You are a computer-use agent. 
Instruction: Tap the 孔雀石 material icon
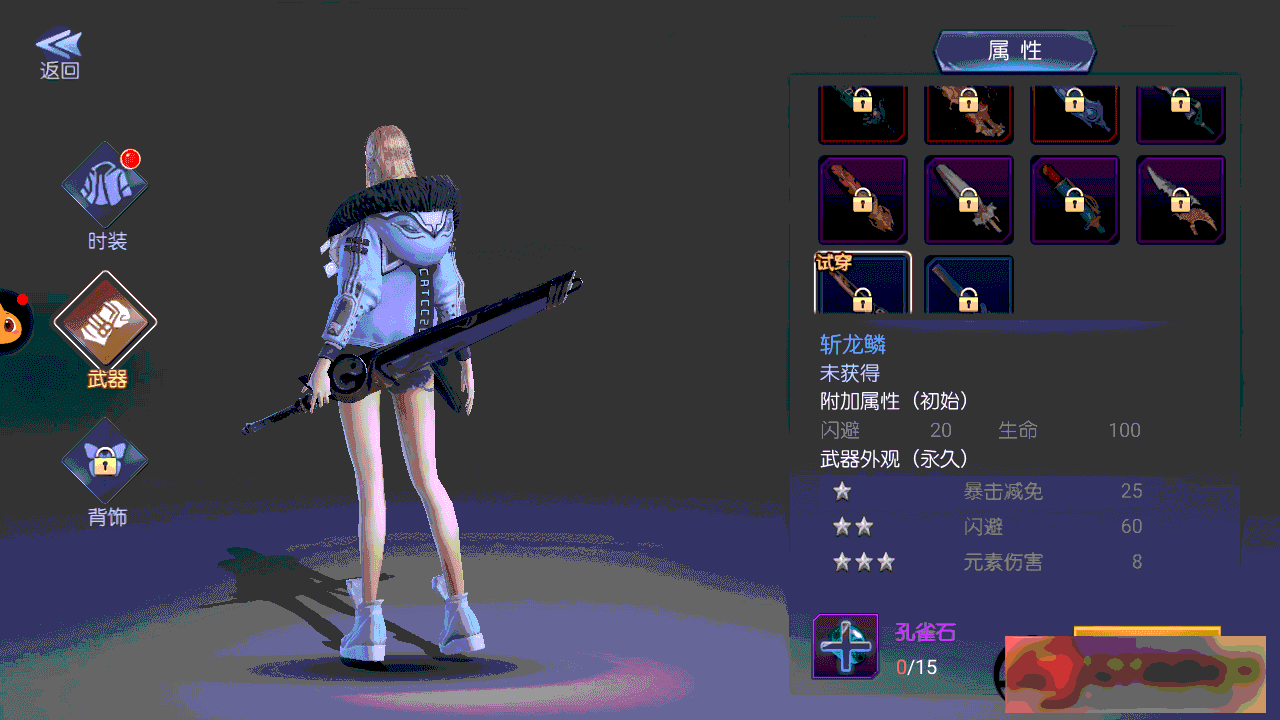coord(846,646)
